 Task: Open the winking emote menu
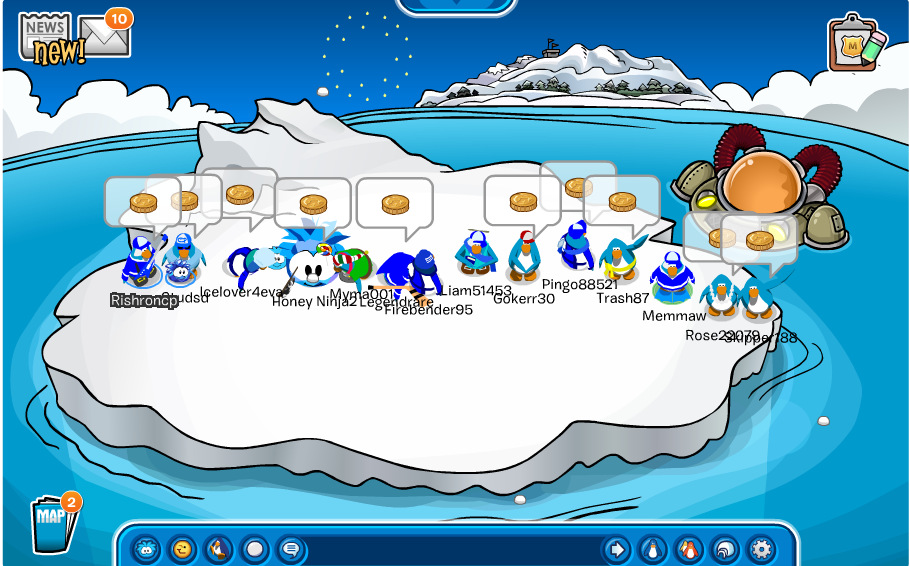(182, 549)
